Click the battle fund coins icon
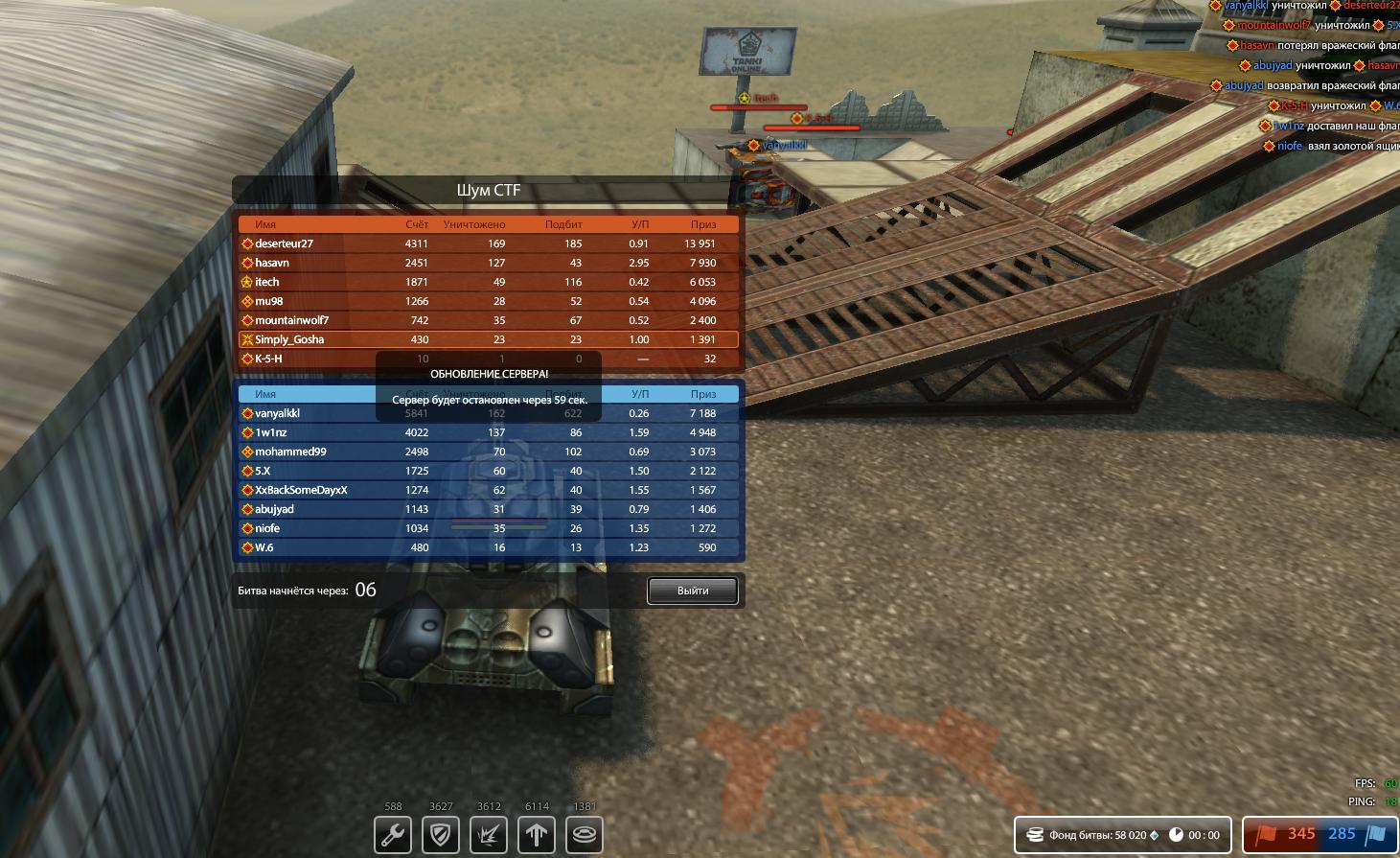The height and width of the screenshot is (858, 1400). tap(1034, 834)
